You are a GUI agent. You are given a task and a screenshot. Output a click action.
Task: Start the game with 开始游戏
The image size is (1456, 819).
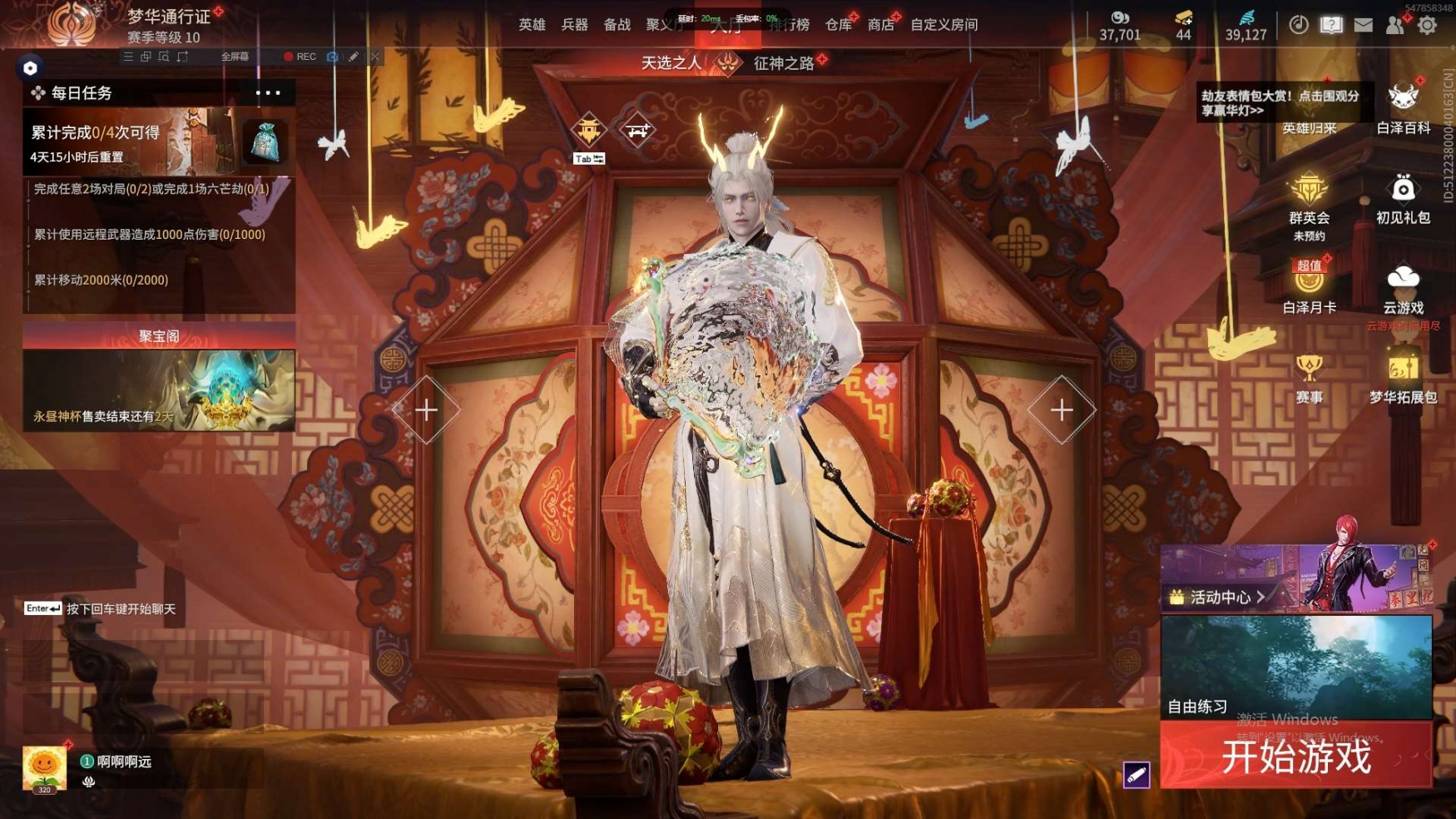[1295, 757]
